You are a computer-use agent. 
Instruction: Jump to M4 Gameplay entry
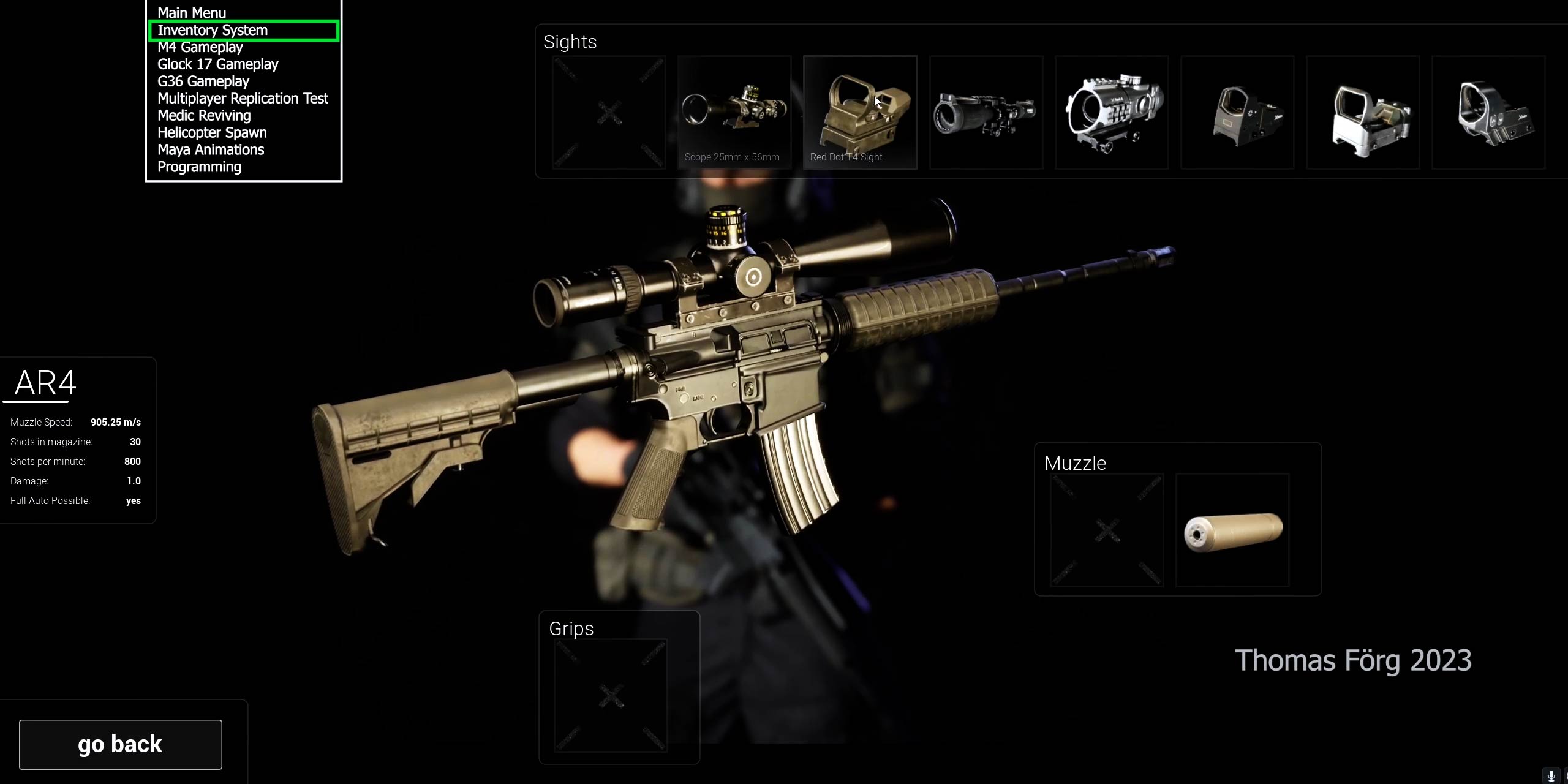tap(200, 47)
